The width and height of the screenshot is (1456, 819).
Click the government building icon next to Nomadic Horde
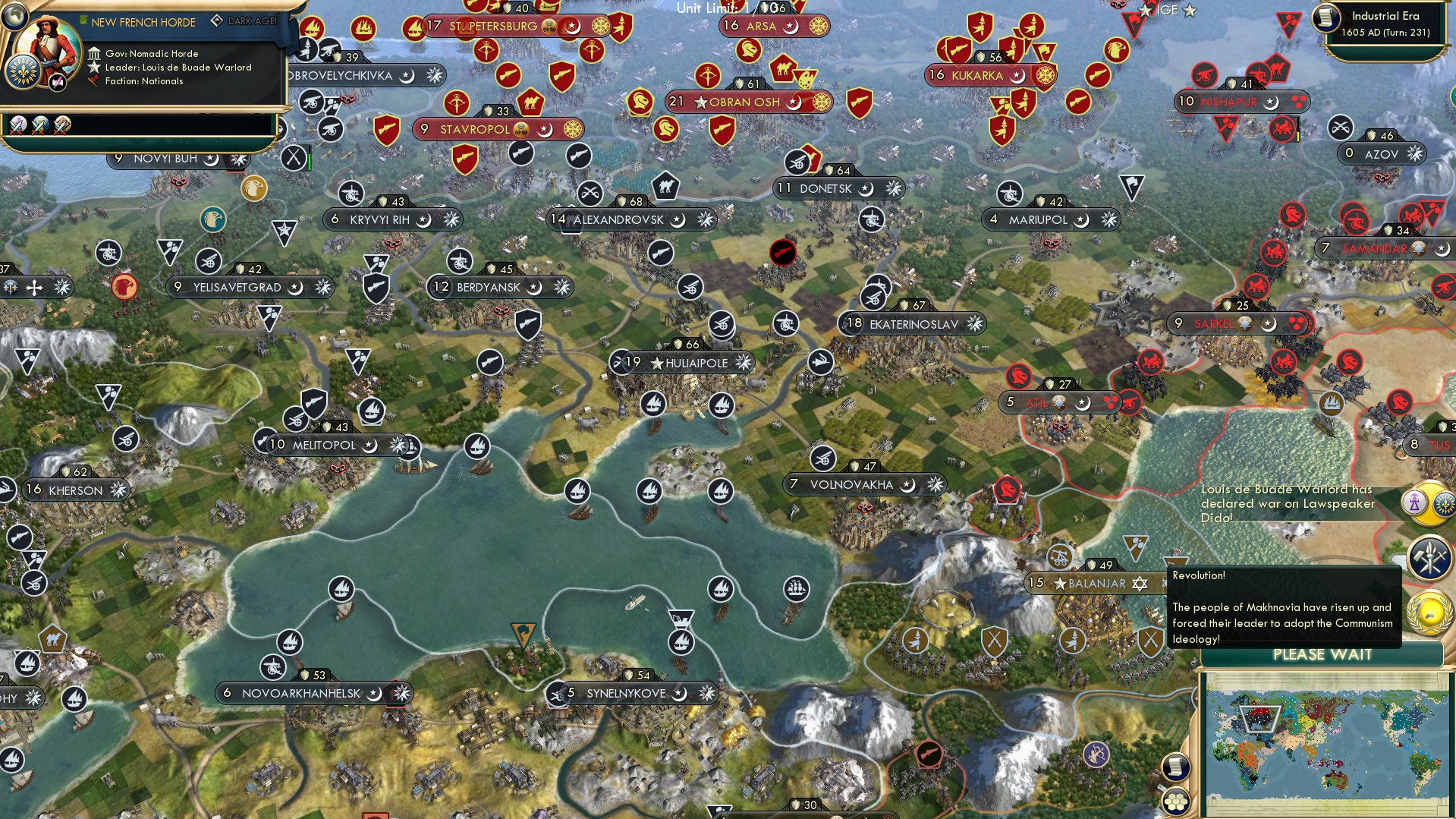click(x=94, y=54)
